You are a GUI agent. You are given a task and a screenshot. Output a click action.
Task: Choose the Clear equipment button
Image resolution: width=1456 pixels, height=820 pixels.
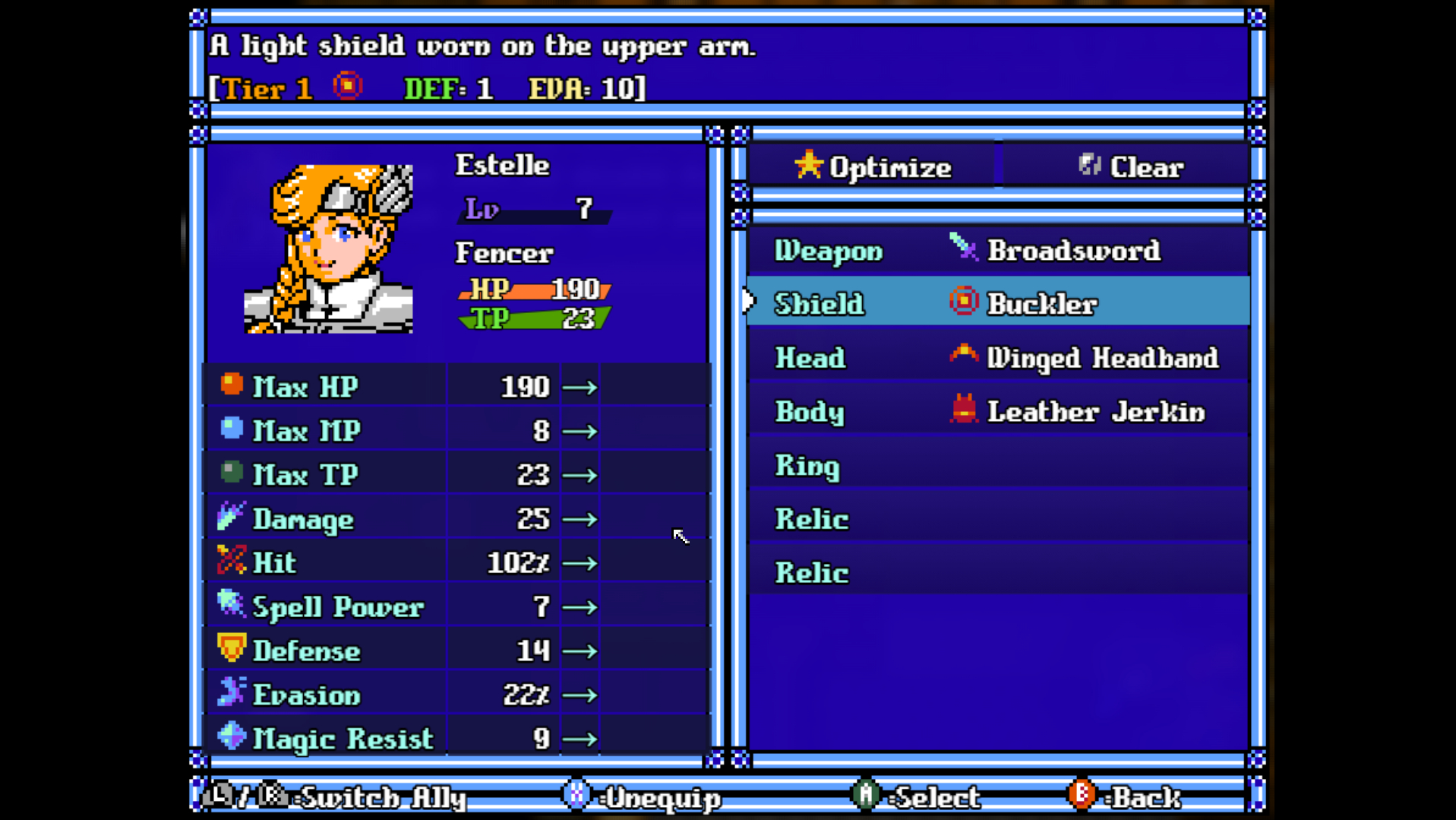click(x=1129, y=166)
